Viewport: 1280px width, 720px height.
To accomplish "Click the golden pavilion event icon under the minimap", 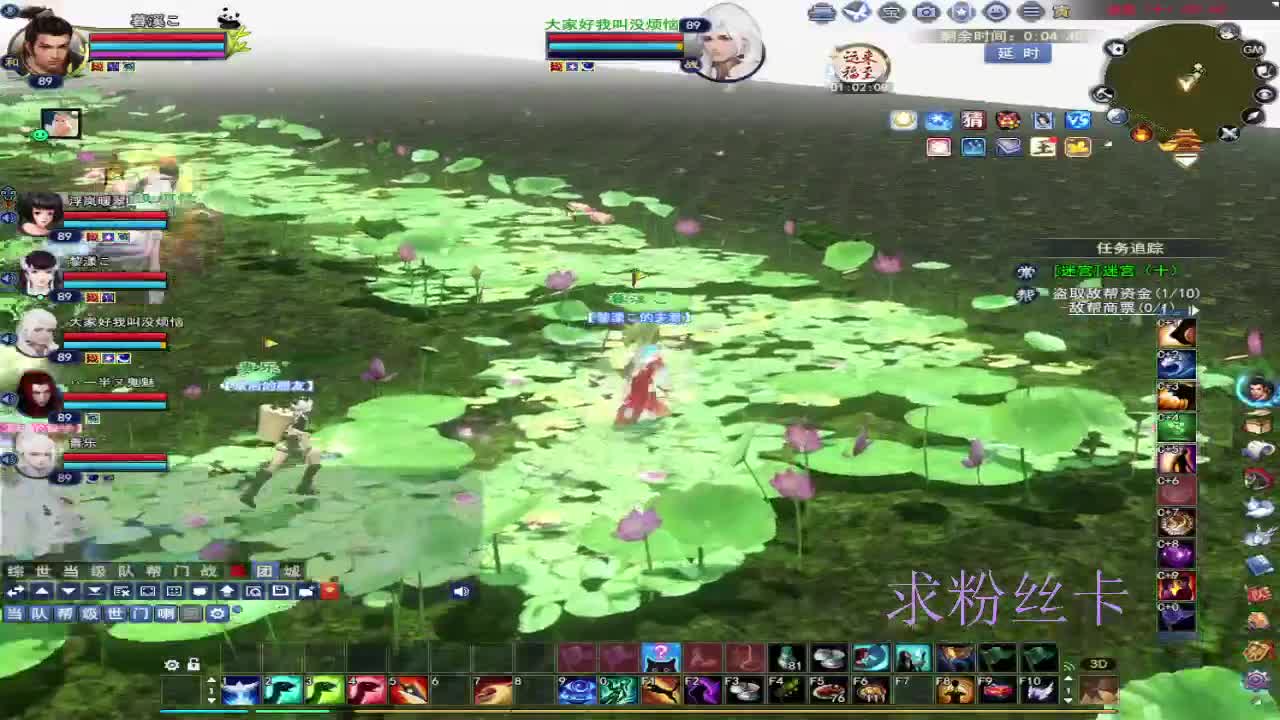I will click(x=1186, y=140).
